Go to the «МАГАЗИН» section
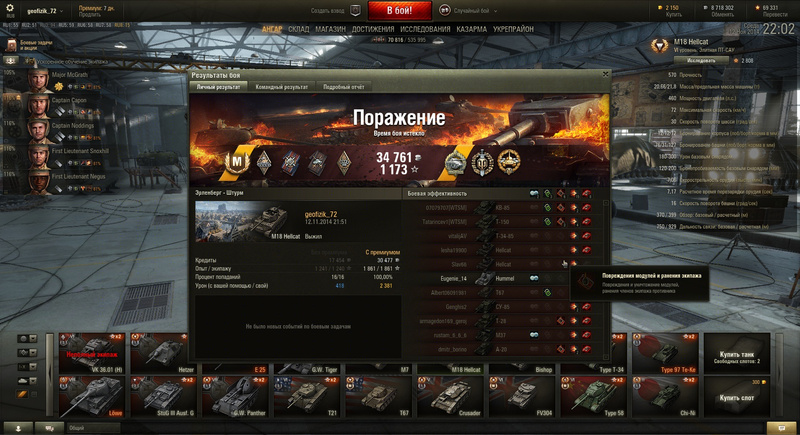 point(330,29)
